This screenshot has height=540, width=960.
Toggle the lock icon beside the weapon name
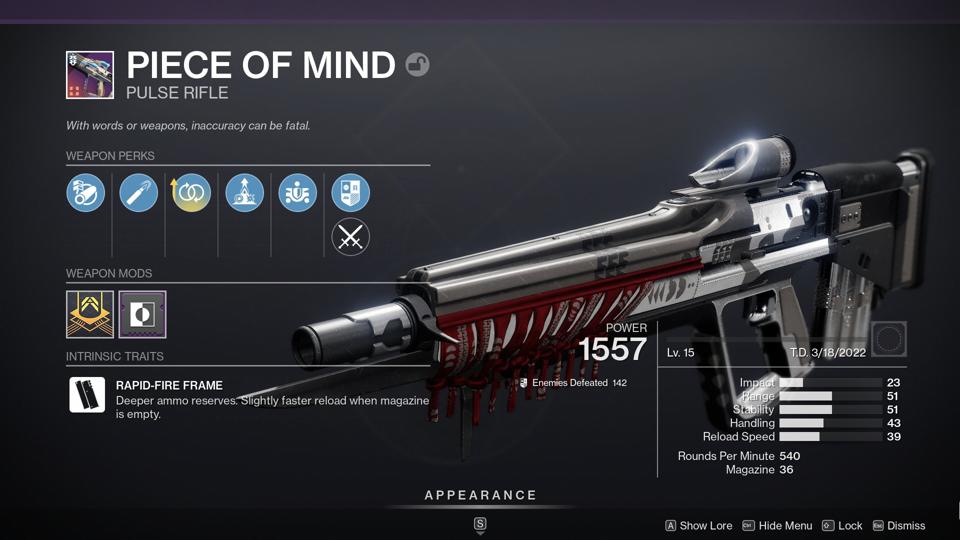click(x=417, y=66)
